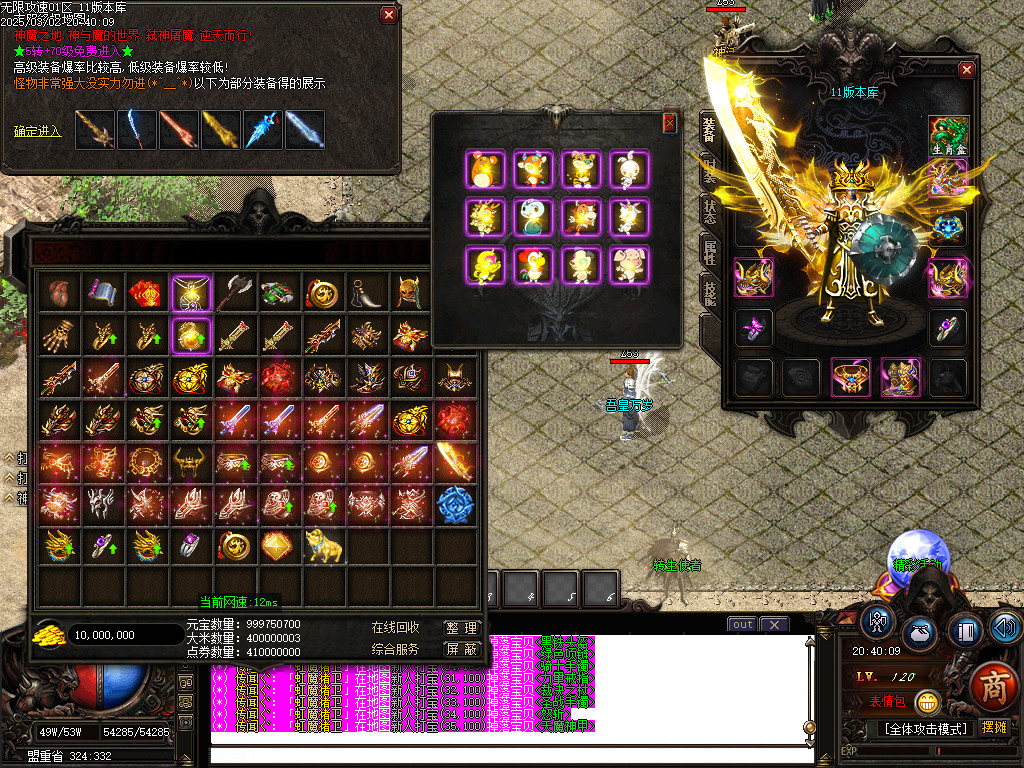
Task: Open the 生肖盒 zodiac box slot
Action: pyautogui.click(x=948, y=136)
